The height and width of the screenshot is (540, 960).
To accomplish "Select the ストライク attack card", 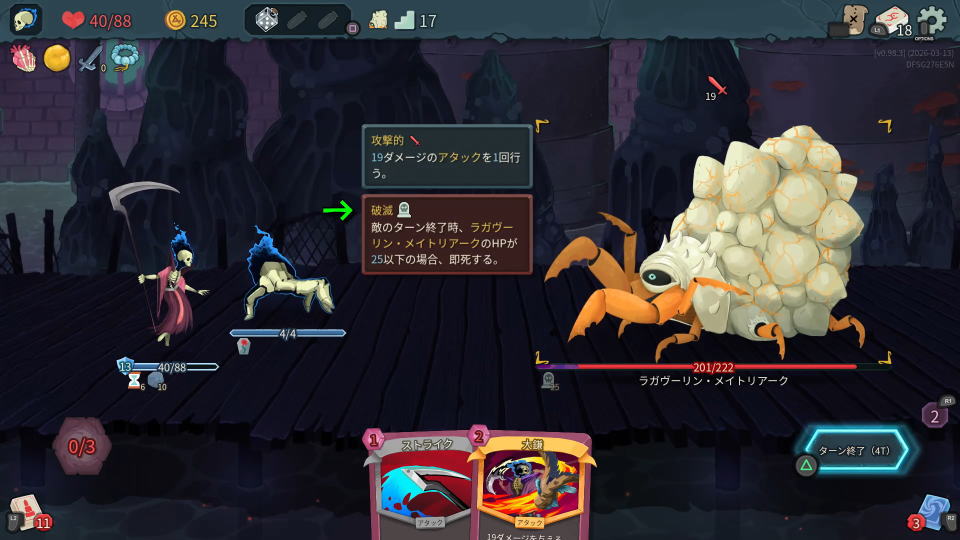I will pos(422,485).
